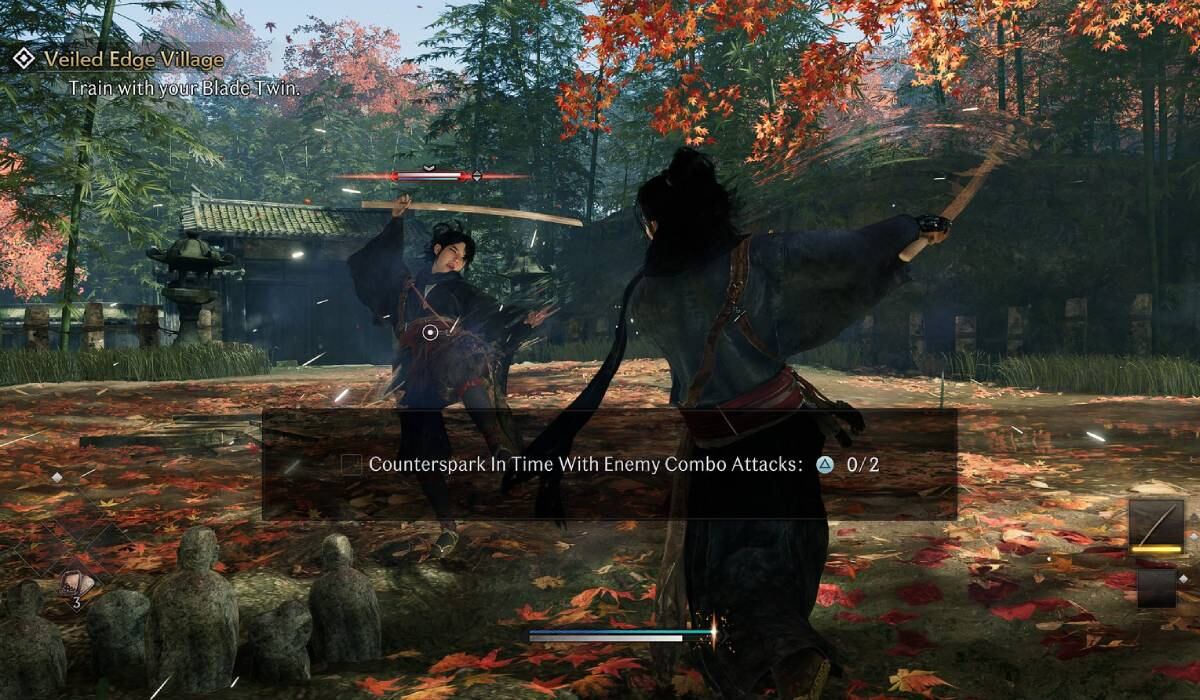Click the lock-on reticle on the Blade Twin
The image size is (1200, 700).
point(430,332)
